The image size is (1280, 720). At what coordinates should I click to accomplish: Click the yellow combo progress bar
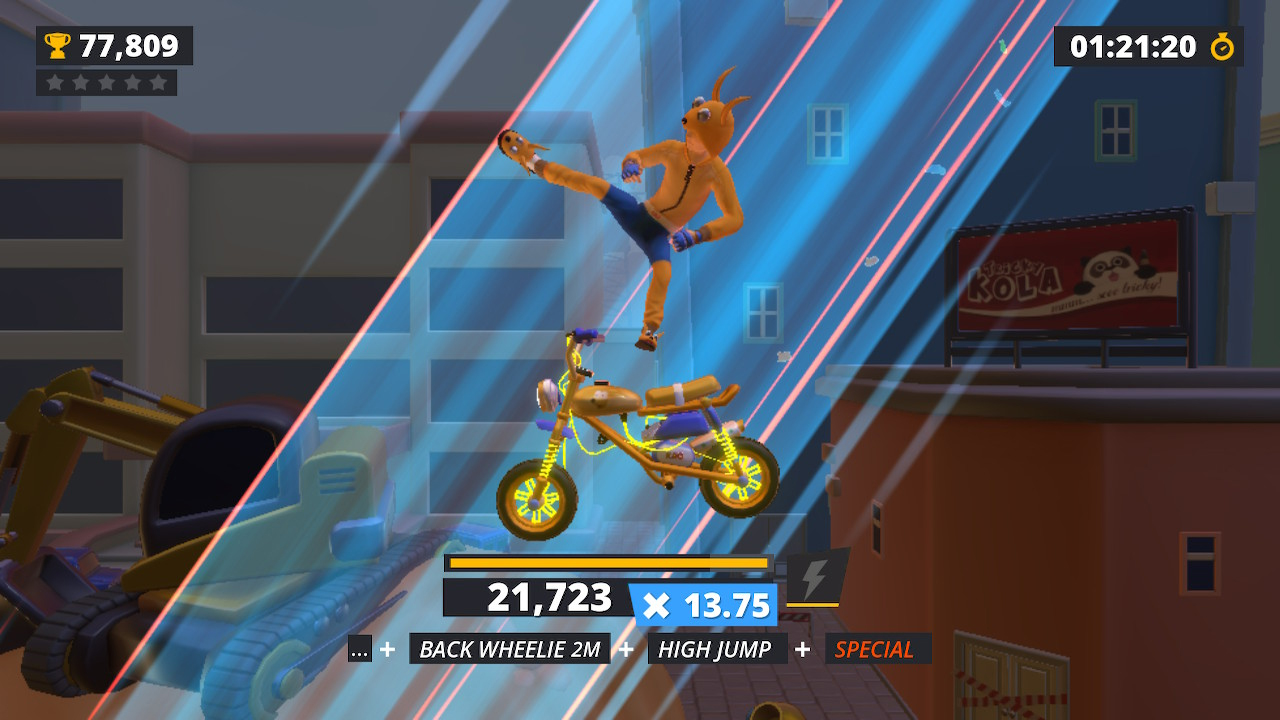click(608, 564)
